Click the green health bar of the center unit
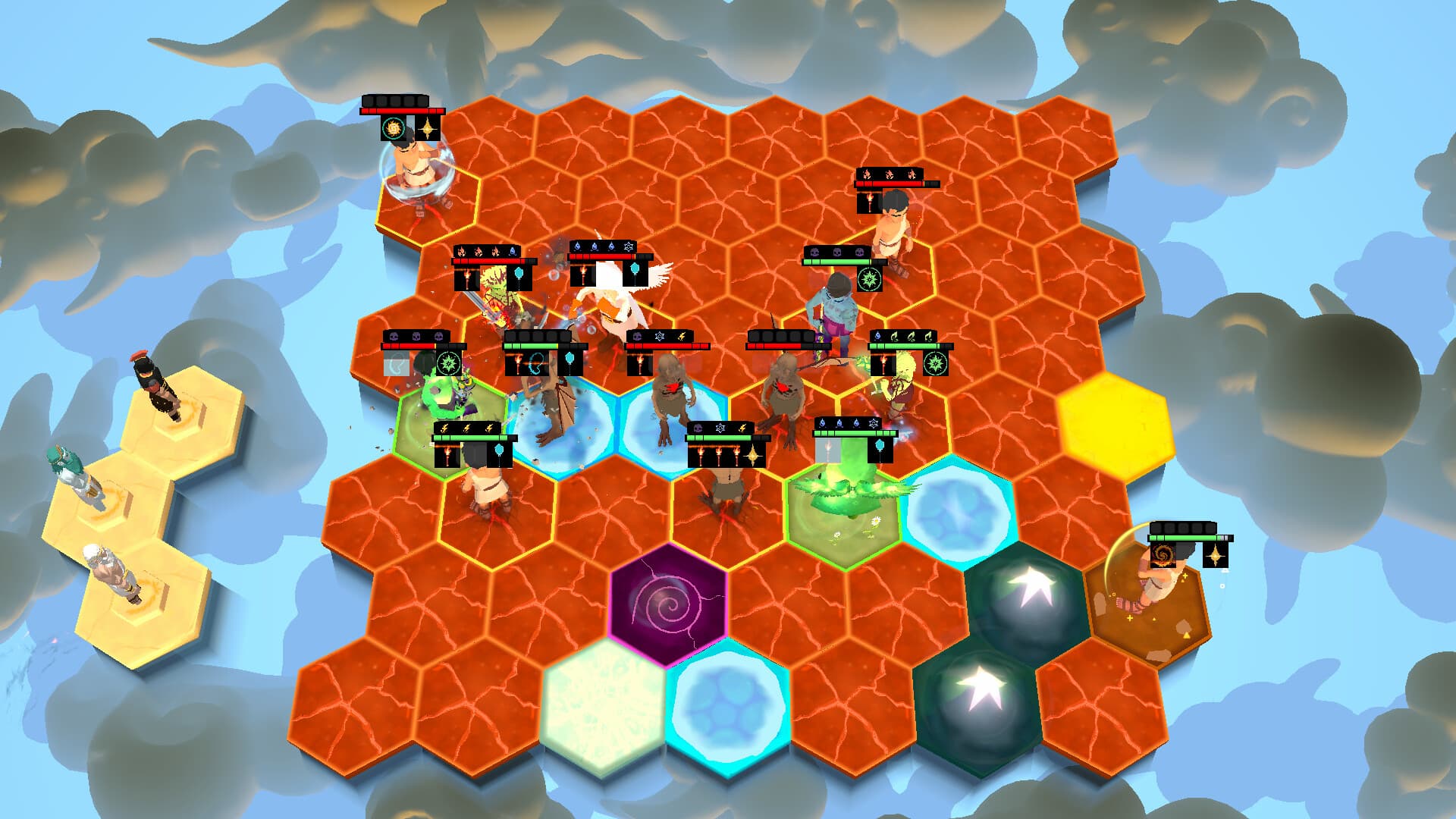The width and height of the screenshot is (1456, 819). click(531, 346)
